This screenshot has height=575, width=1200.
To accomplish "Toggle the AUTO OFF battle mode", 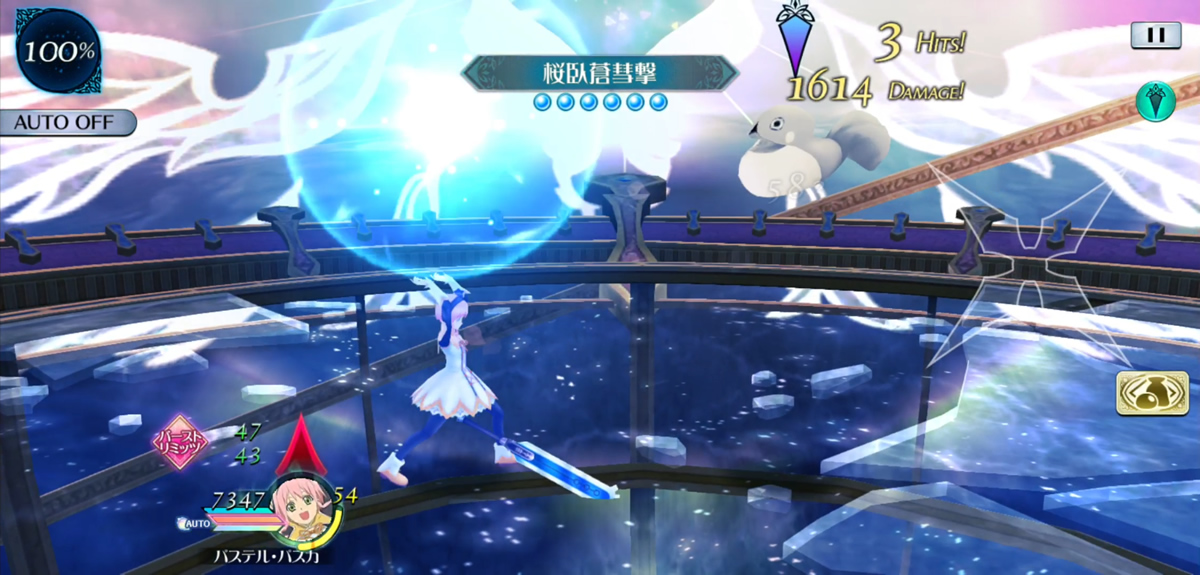I will tap(68, 123).
